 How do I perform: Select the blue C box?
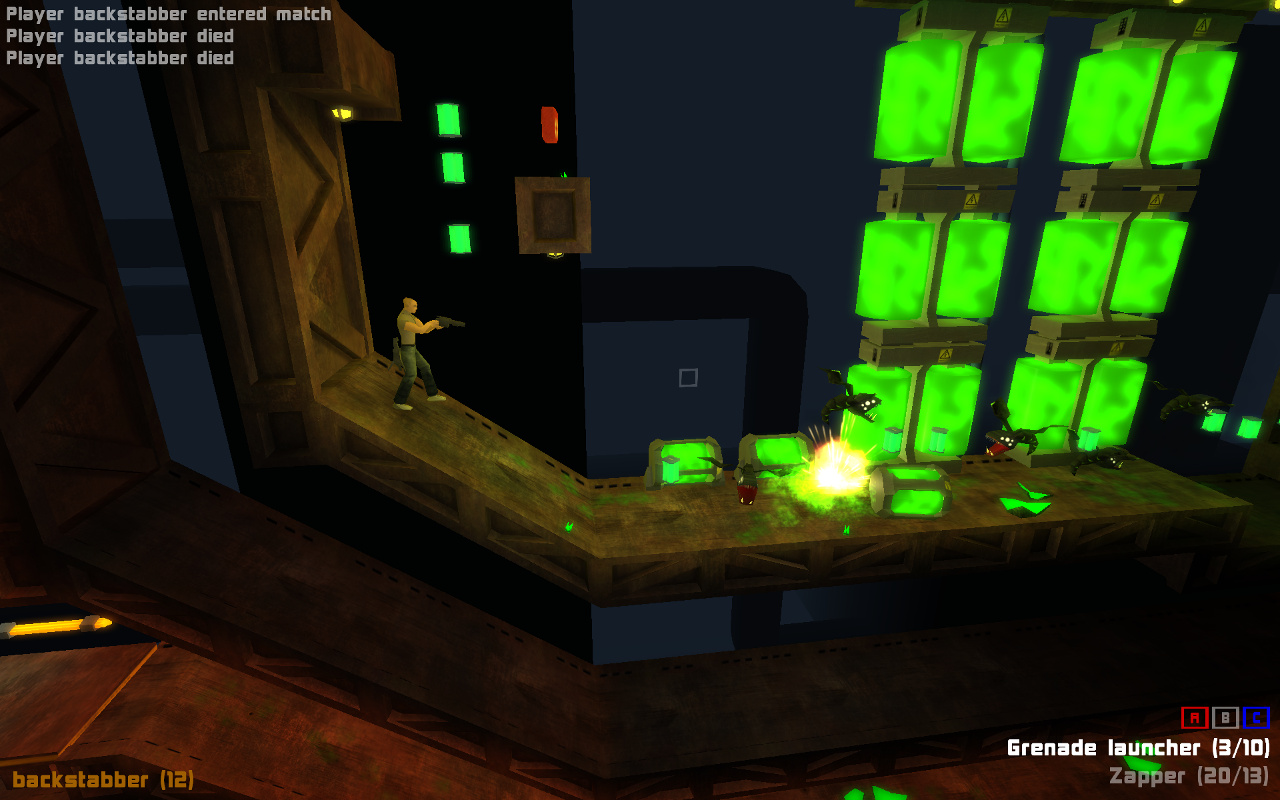click(1256, 718)
